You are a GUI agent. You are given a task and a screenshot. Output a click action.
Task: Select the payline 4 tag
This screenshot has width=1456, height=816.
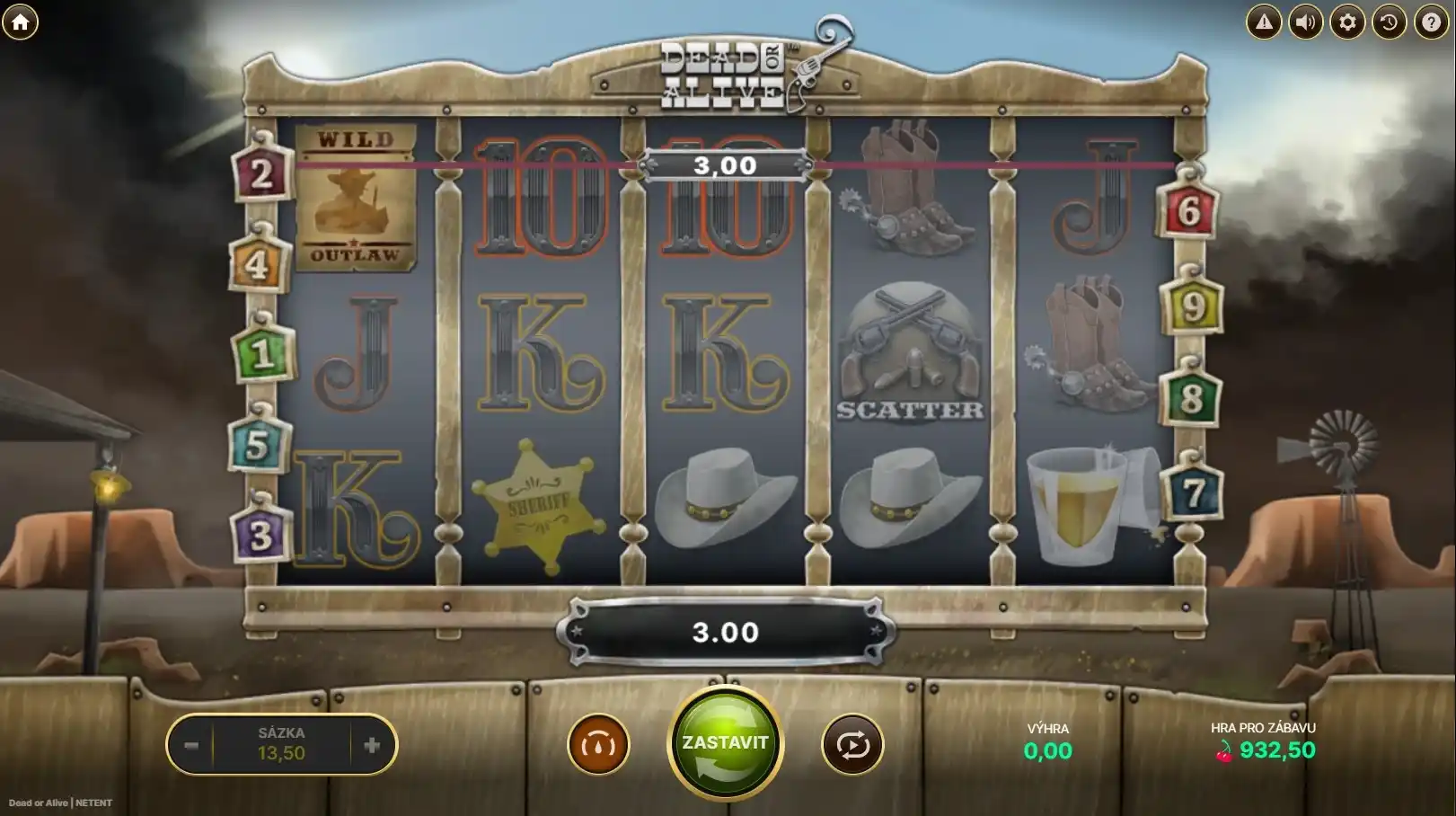pos(258,265)
